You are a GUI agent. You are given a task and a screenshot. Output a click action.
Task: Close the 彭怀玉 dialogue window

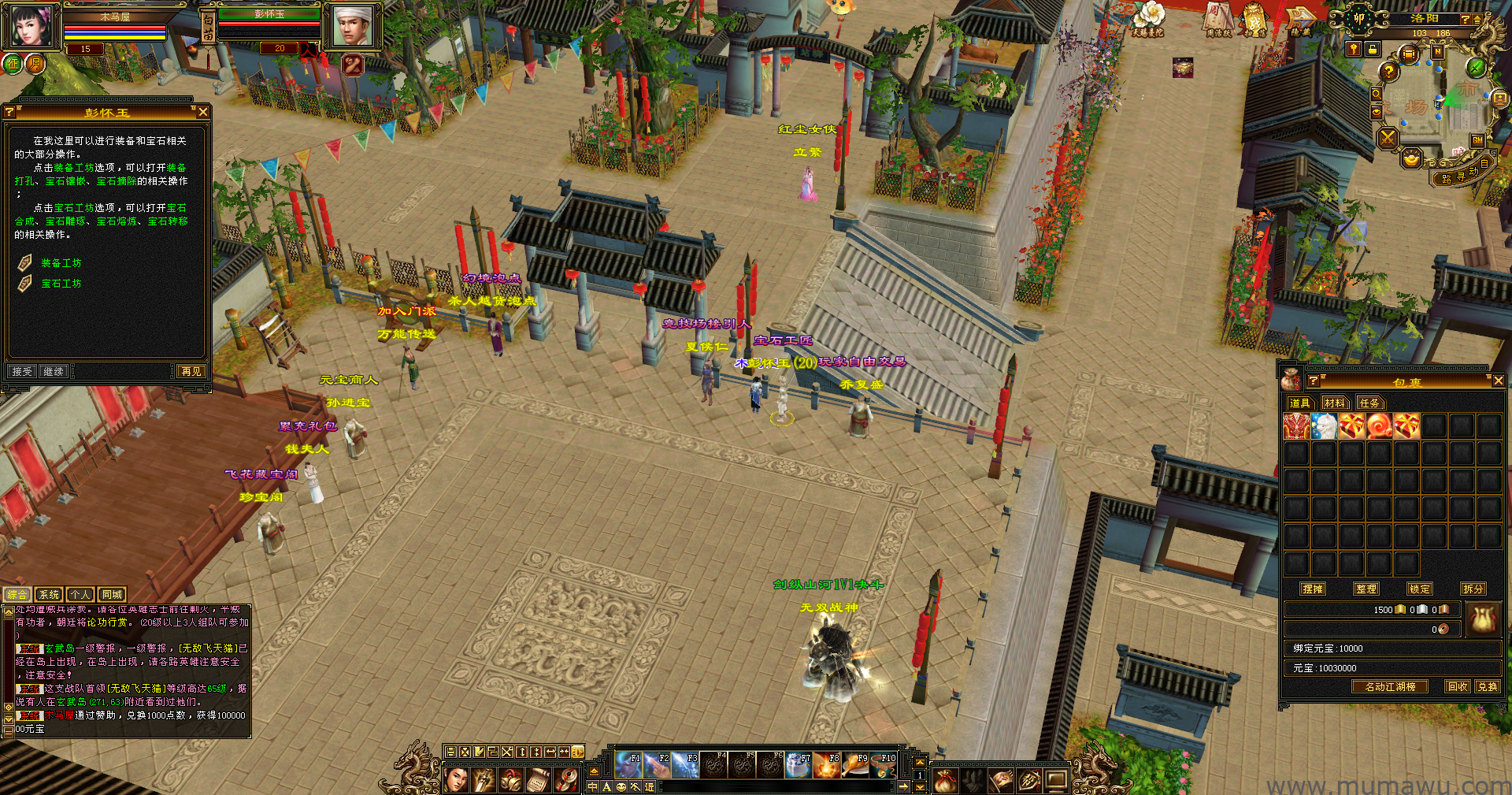click(x=202, y=112)
